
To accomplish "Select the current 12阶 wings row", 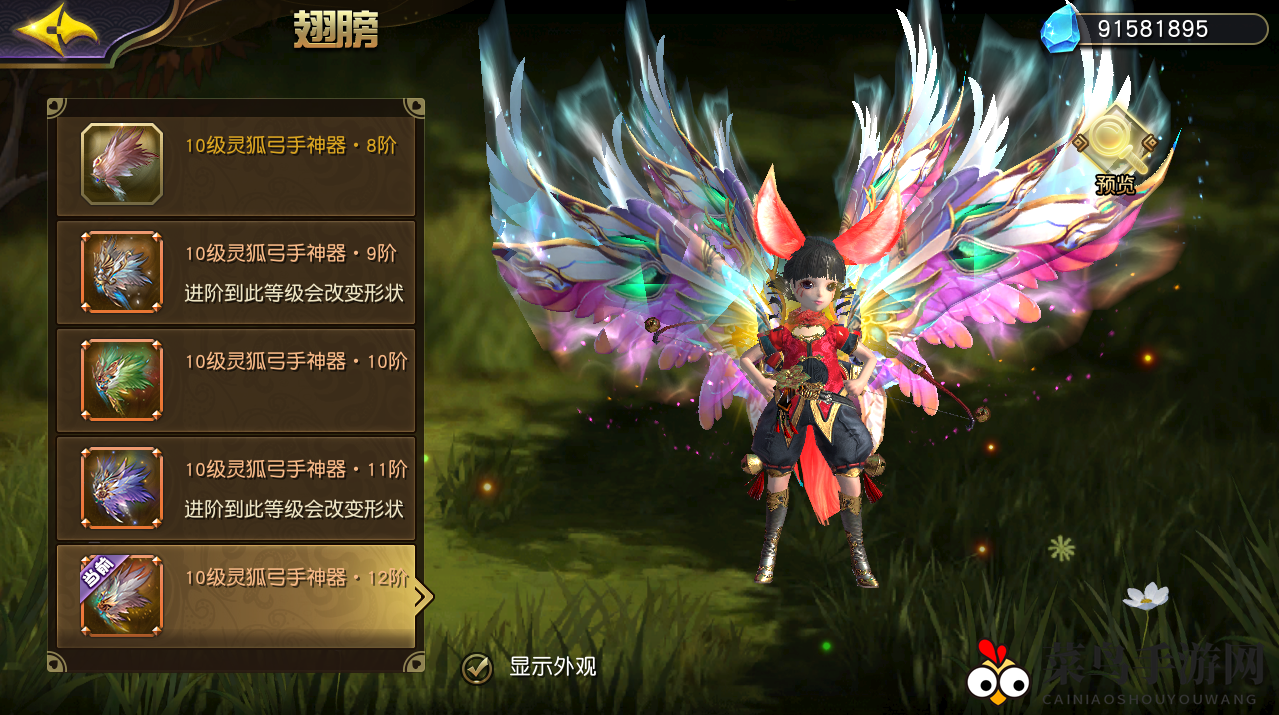I will click(x=236, y=596).
